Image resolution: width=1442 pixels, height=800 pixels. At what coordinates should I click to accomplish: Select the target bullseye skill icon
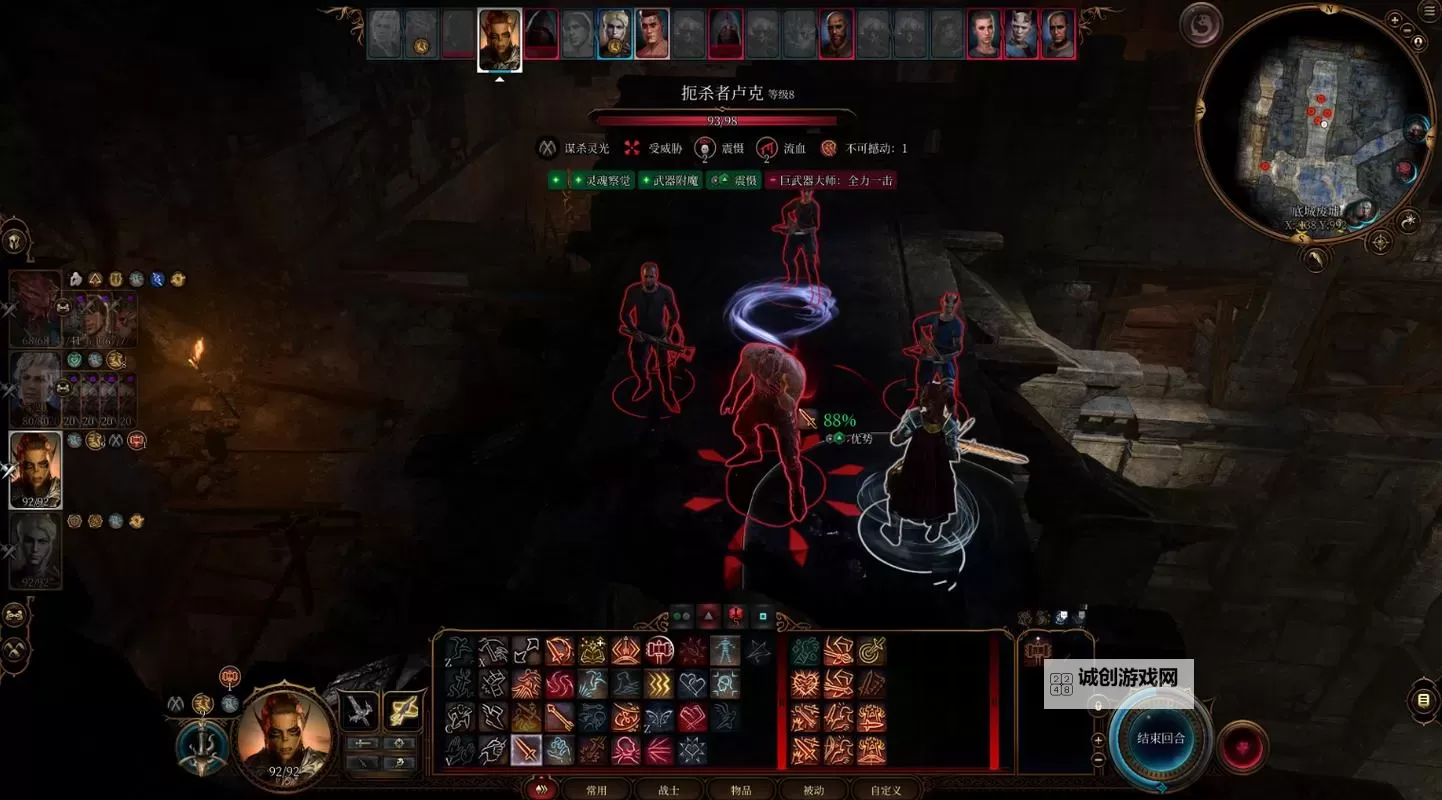pos(871,651)
